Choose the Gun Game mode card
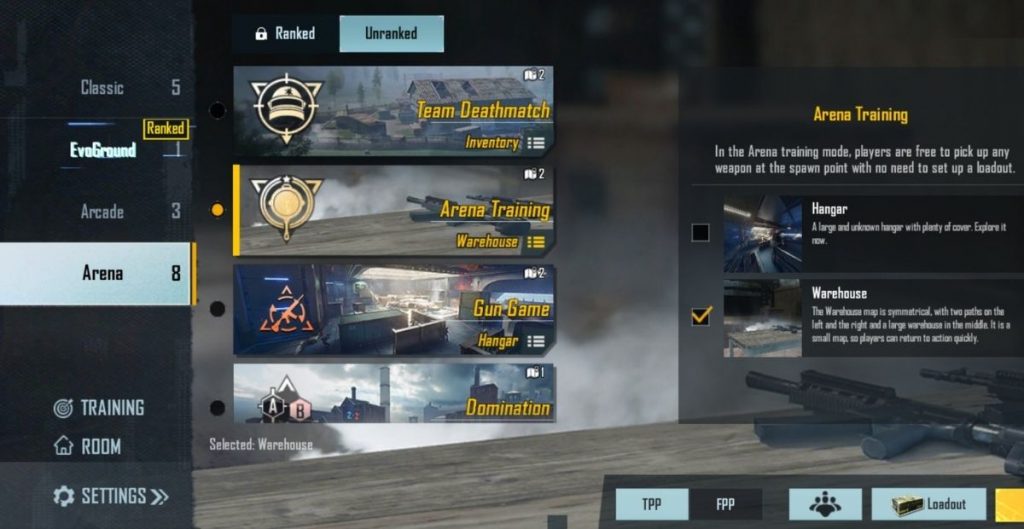The width and height of the screenshot is (1024, 529). 392,308
